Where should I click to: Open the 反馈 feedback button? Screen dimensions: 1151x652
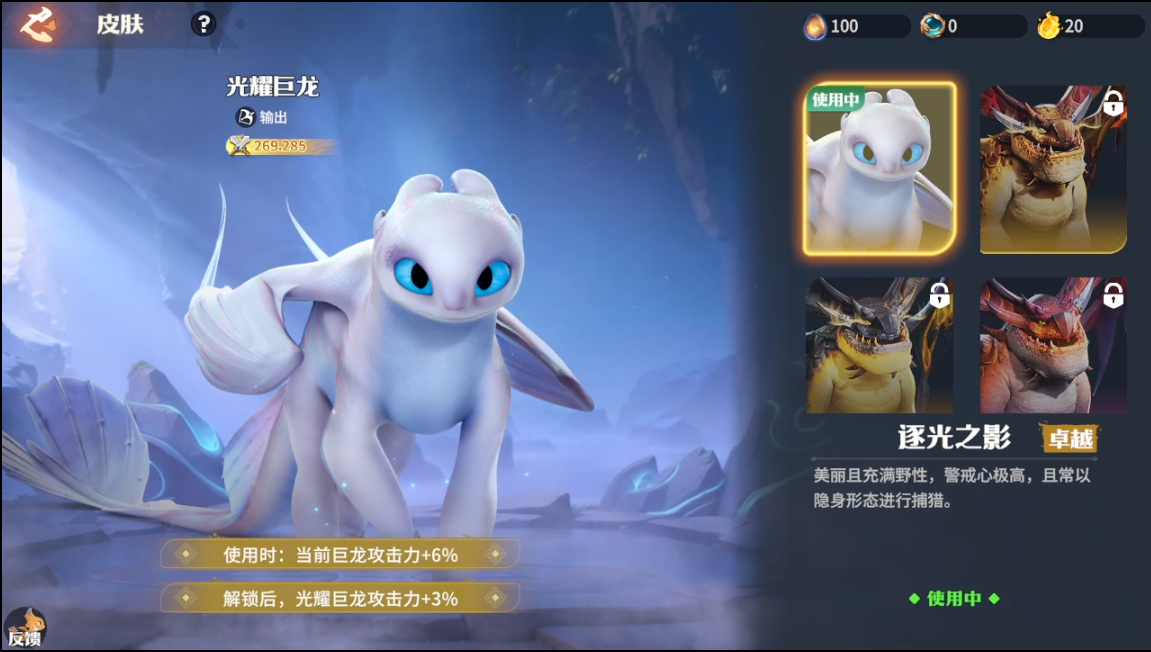[24, 628]
